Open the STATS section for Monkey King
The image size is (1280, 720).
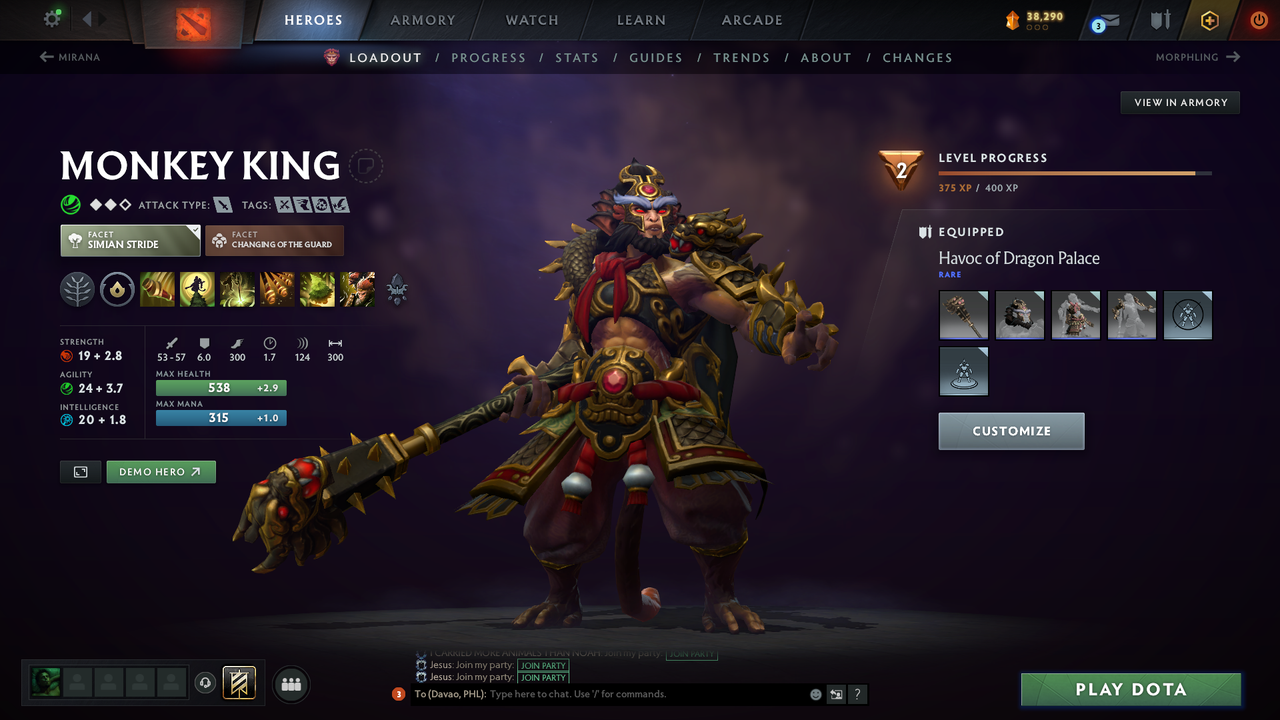pos(577,57)
